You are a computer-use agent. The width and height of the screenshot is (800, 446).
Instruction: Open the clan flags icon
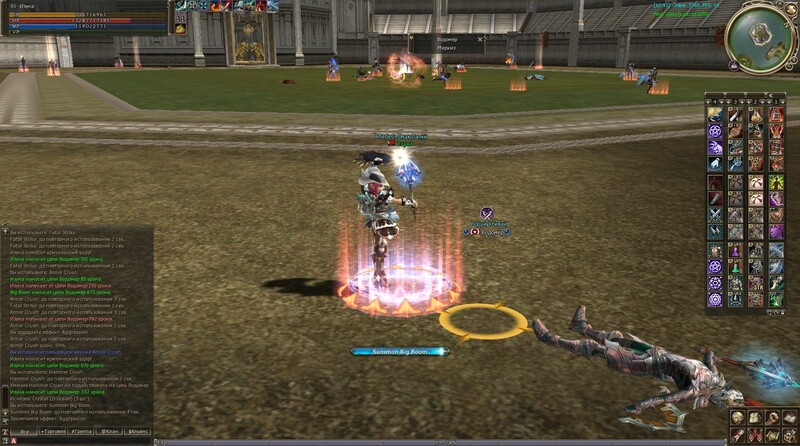754,435
